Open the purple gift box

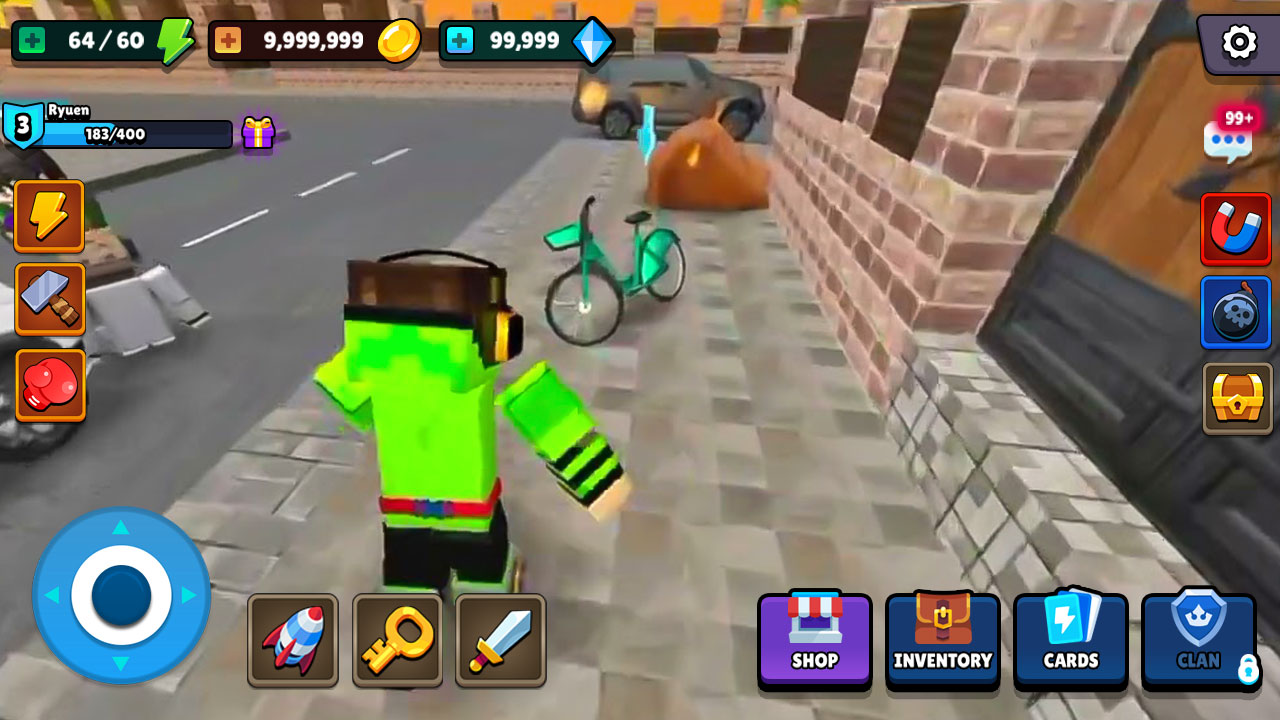click(257, 133)
